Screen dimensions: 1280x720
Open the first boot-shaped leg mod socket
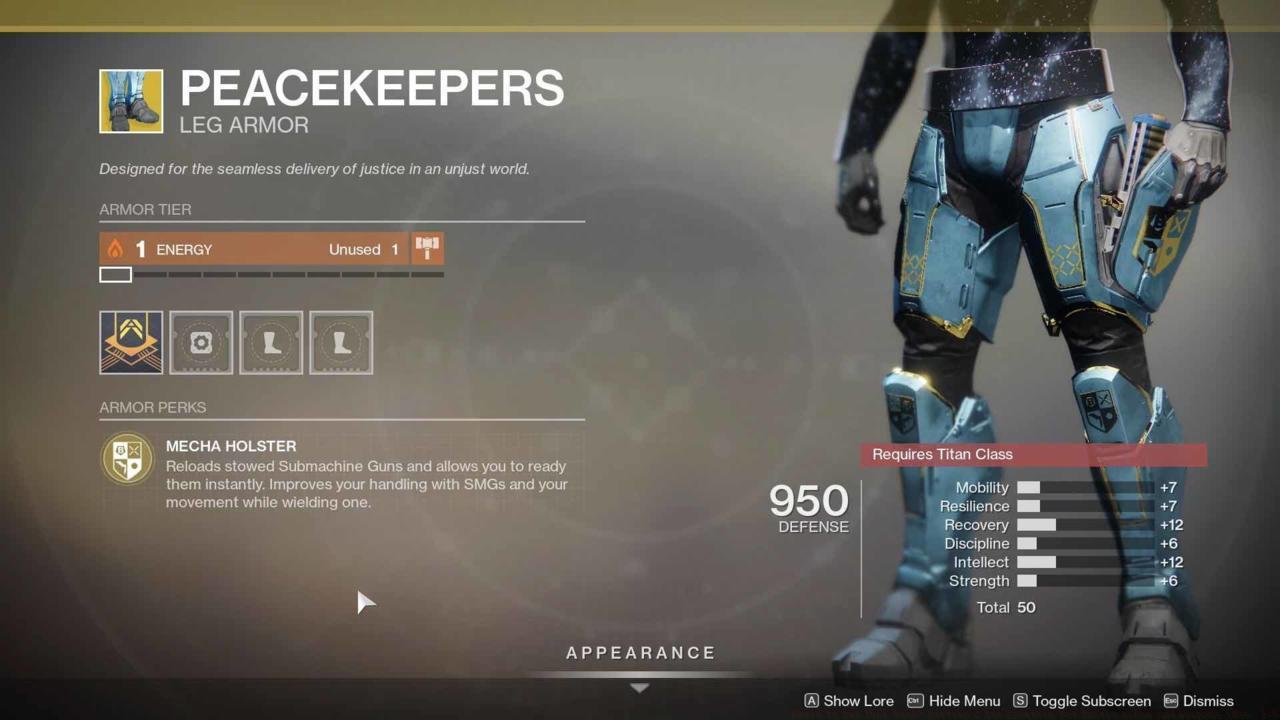[271, 342]
